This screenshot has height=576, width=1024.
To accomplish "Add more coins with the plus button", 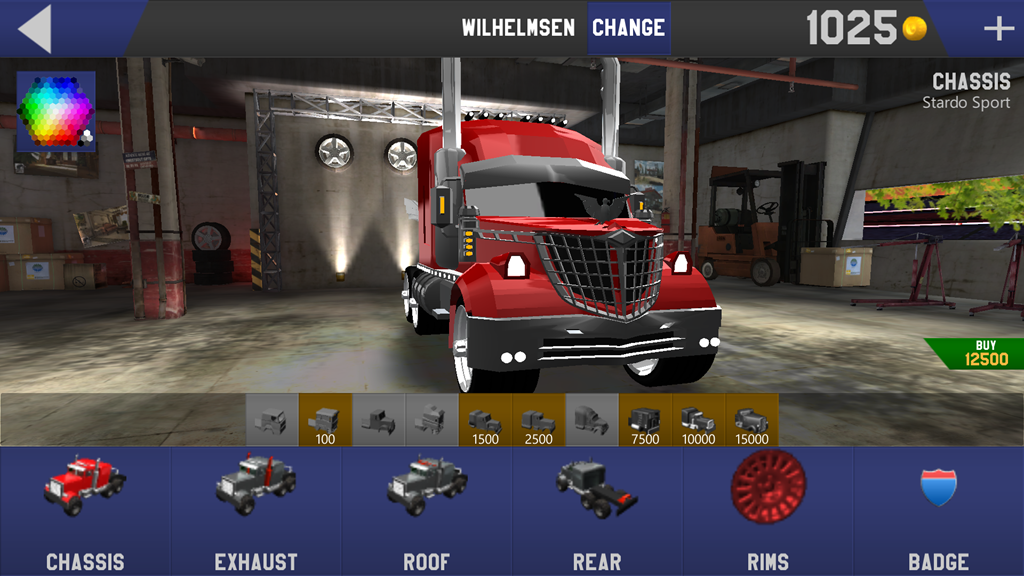I will tap(998, 28).
